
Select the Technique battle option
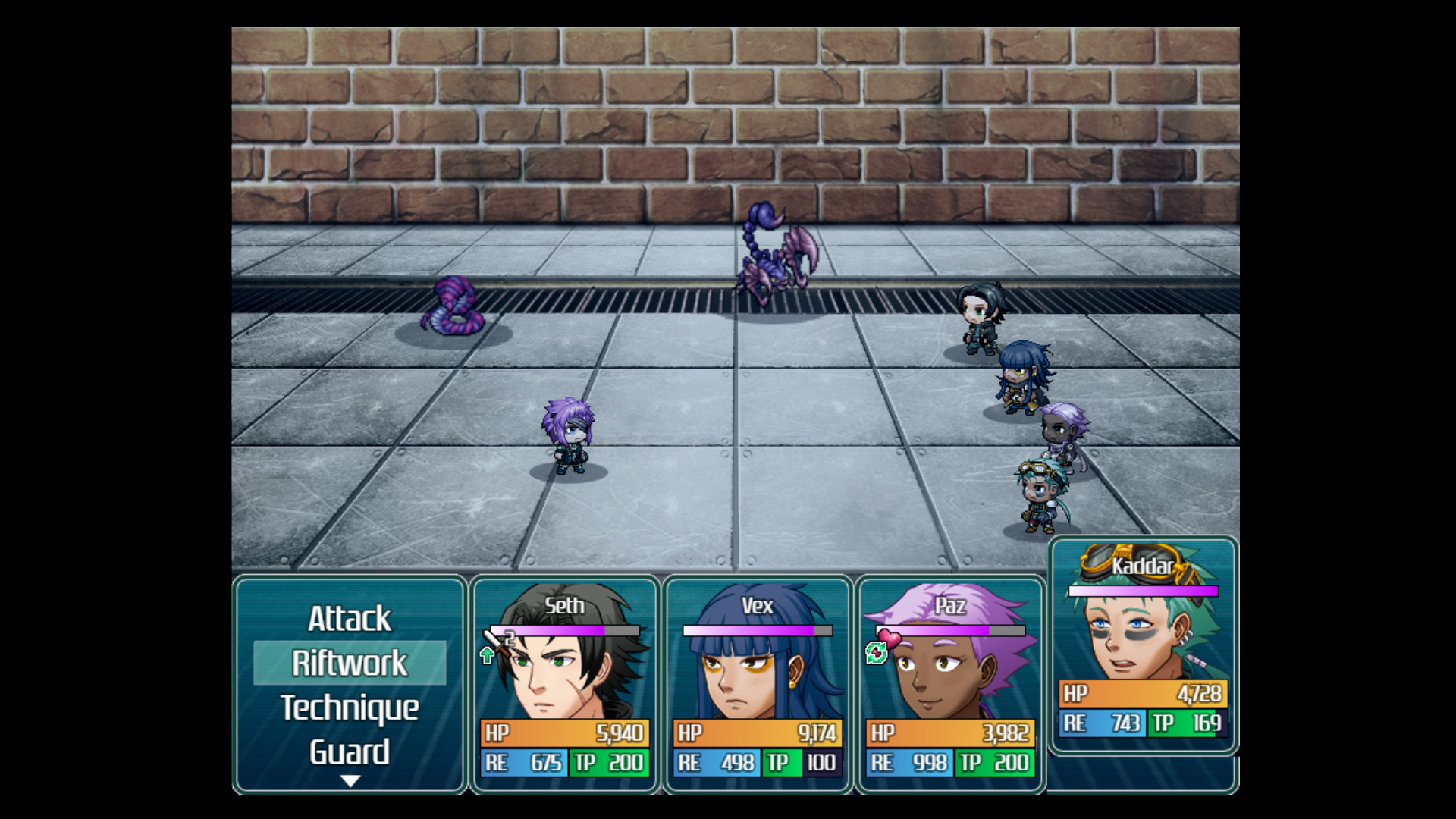pyautogui.click(x=350, y=708)
